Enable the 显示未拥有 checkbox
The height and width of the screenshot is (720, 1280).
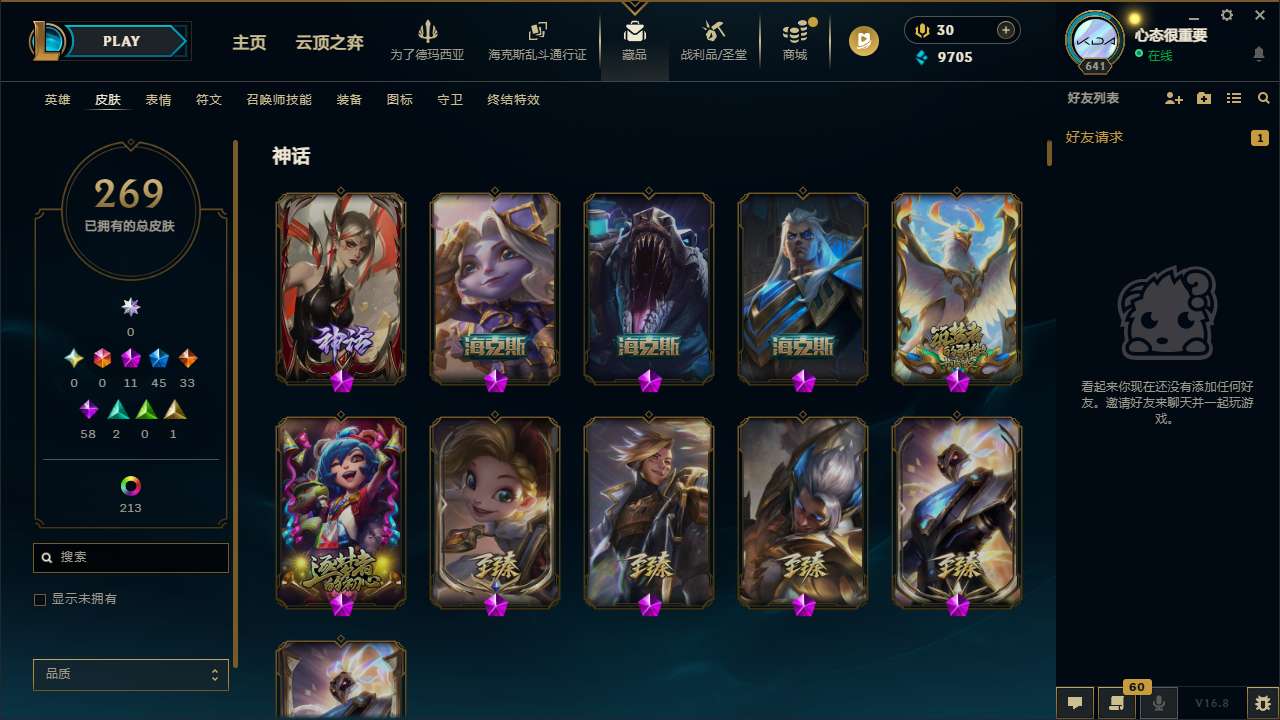point(39,599)
